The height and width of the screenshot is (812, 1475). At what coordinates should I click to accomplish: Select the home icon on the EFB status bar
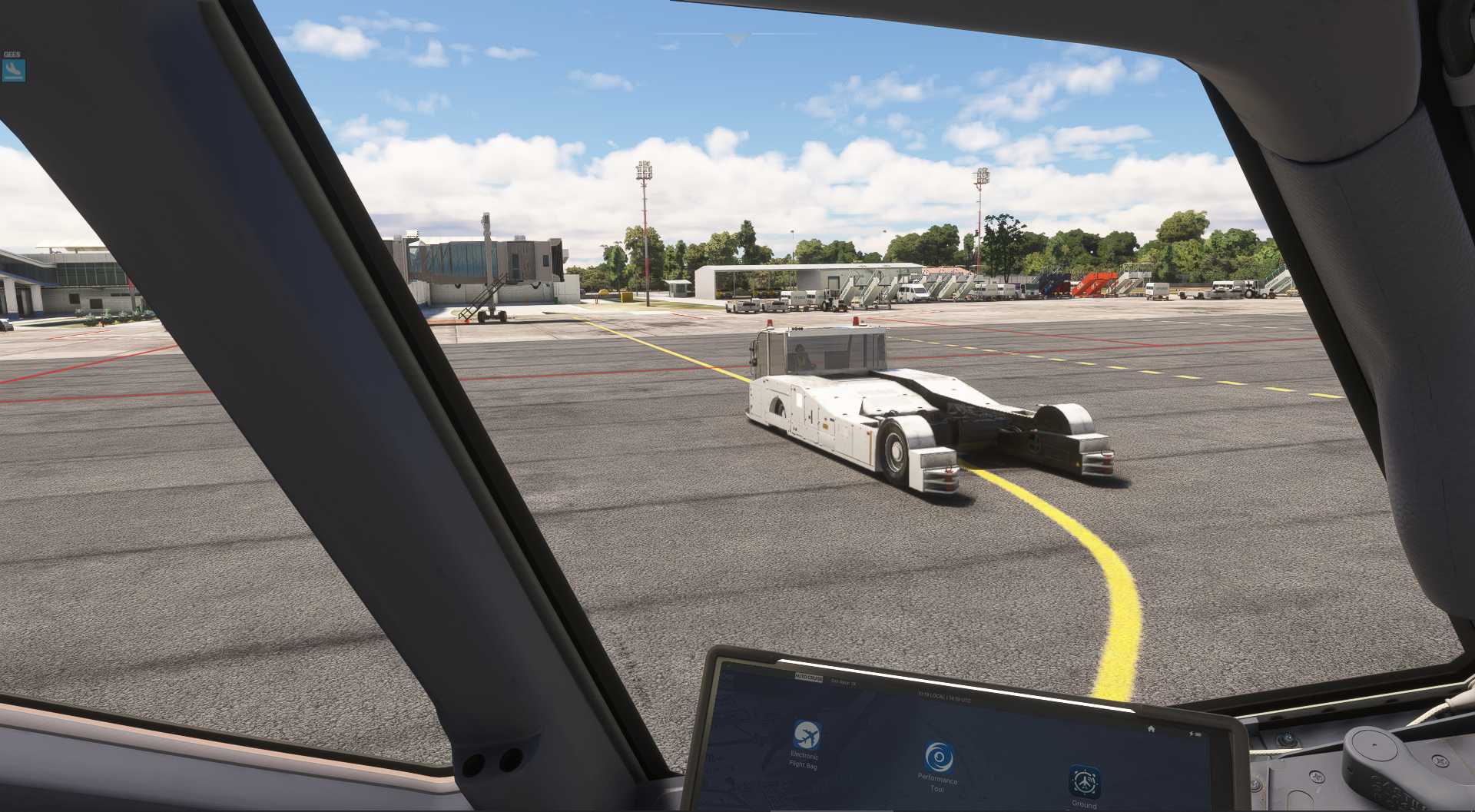(x=1152, y=729)
